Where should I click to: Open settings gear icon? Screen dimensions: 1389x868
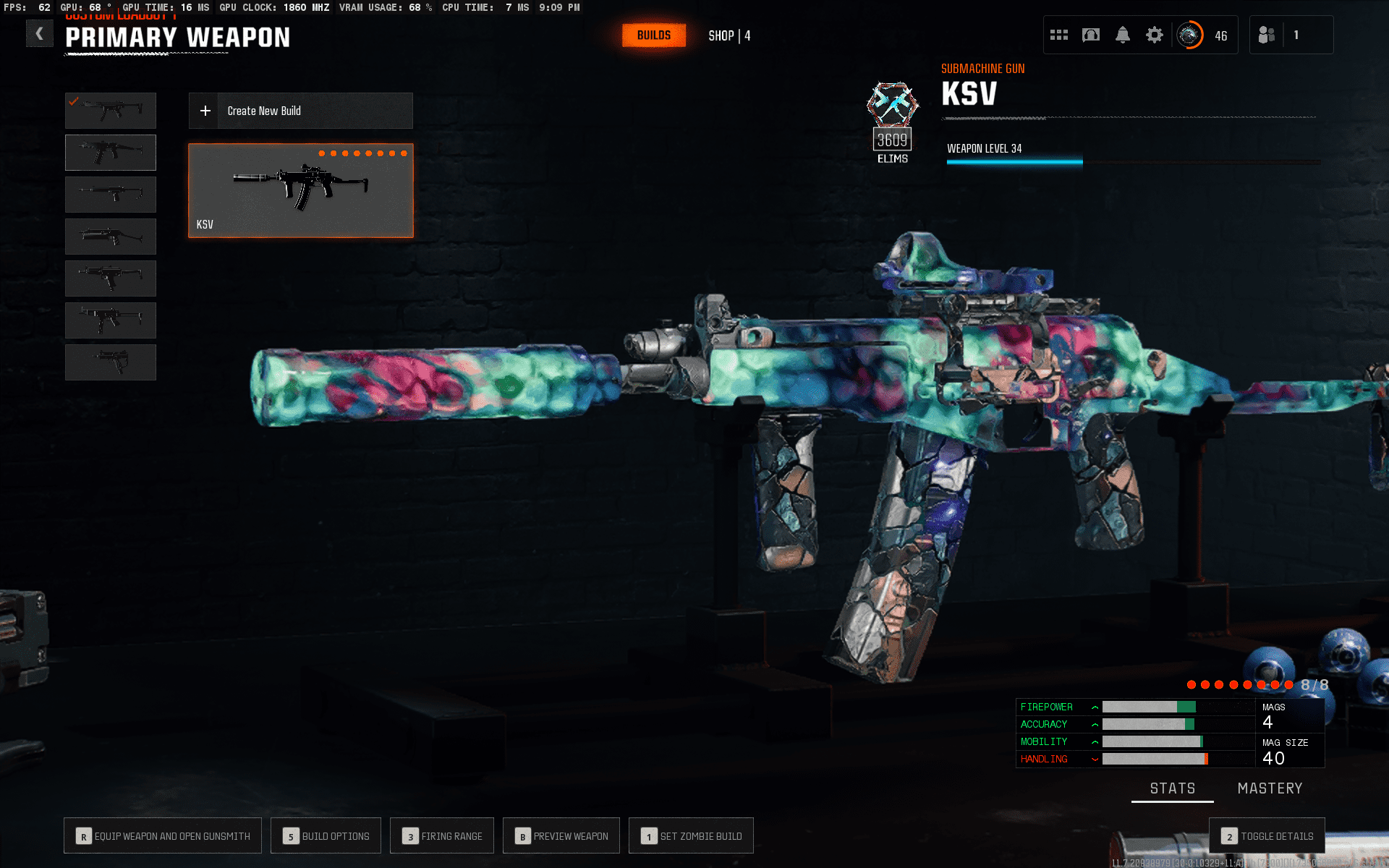(1154, 35)
